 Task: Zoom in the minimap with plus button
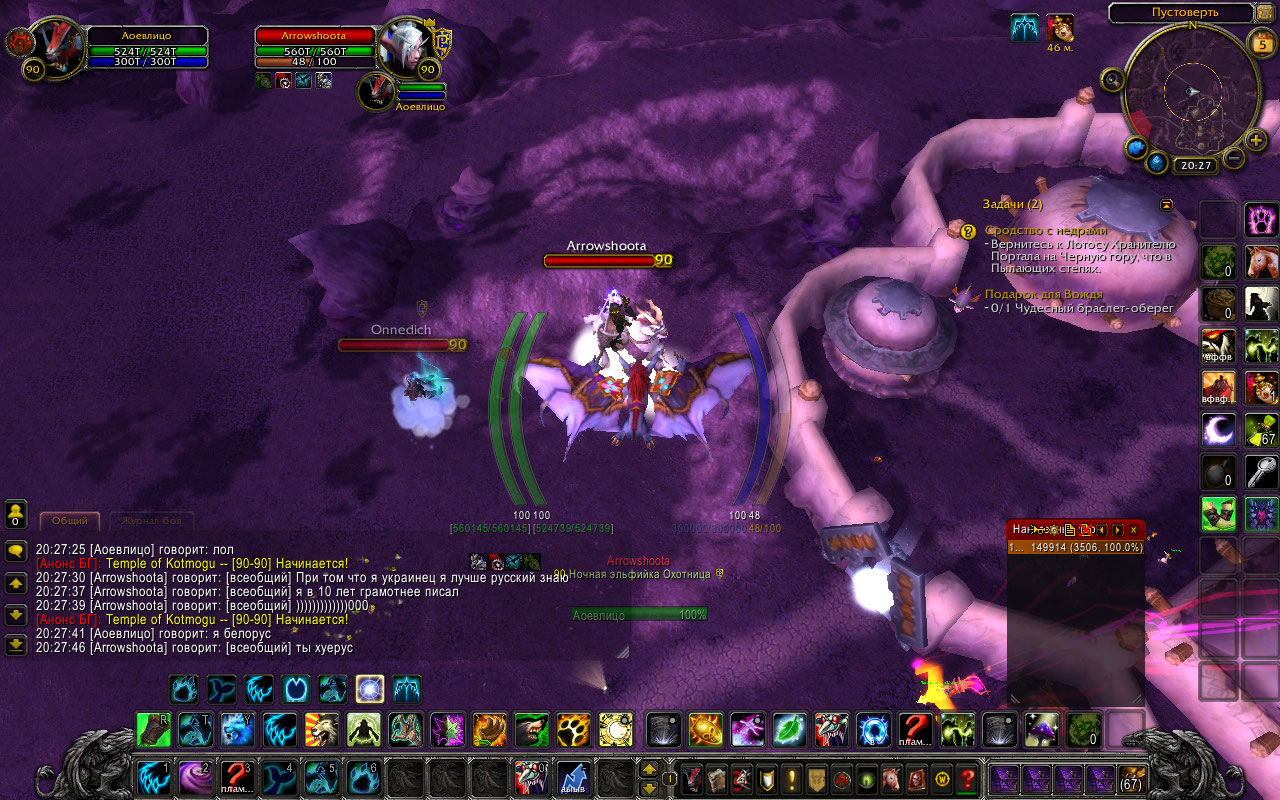click(x=1257, y=139)
